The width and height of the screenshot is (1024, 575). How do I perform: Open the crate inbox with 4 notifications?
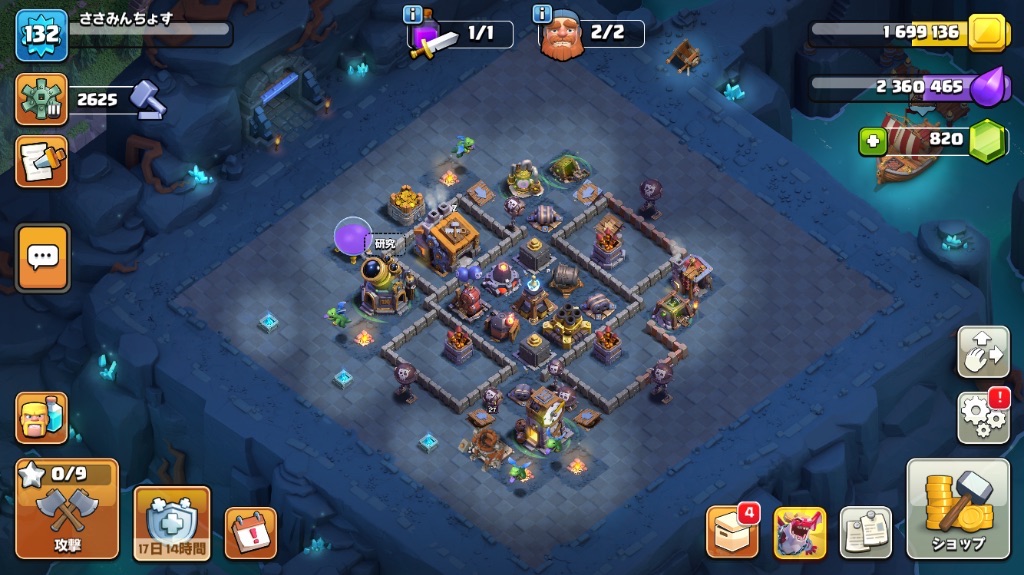click(732, 532)
